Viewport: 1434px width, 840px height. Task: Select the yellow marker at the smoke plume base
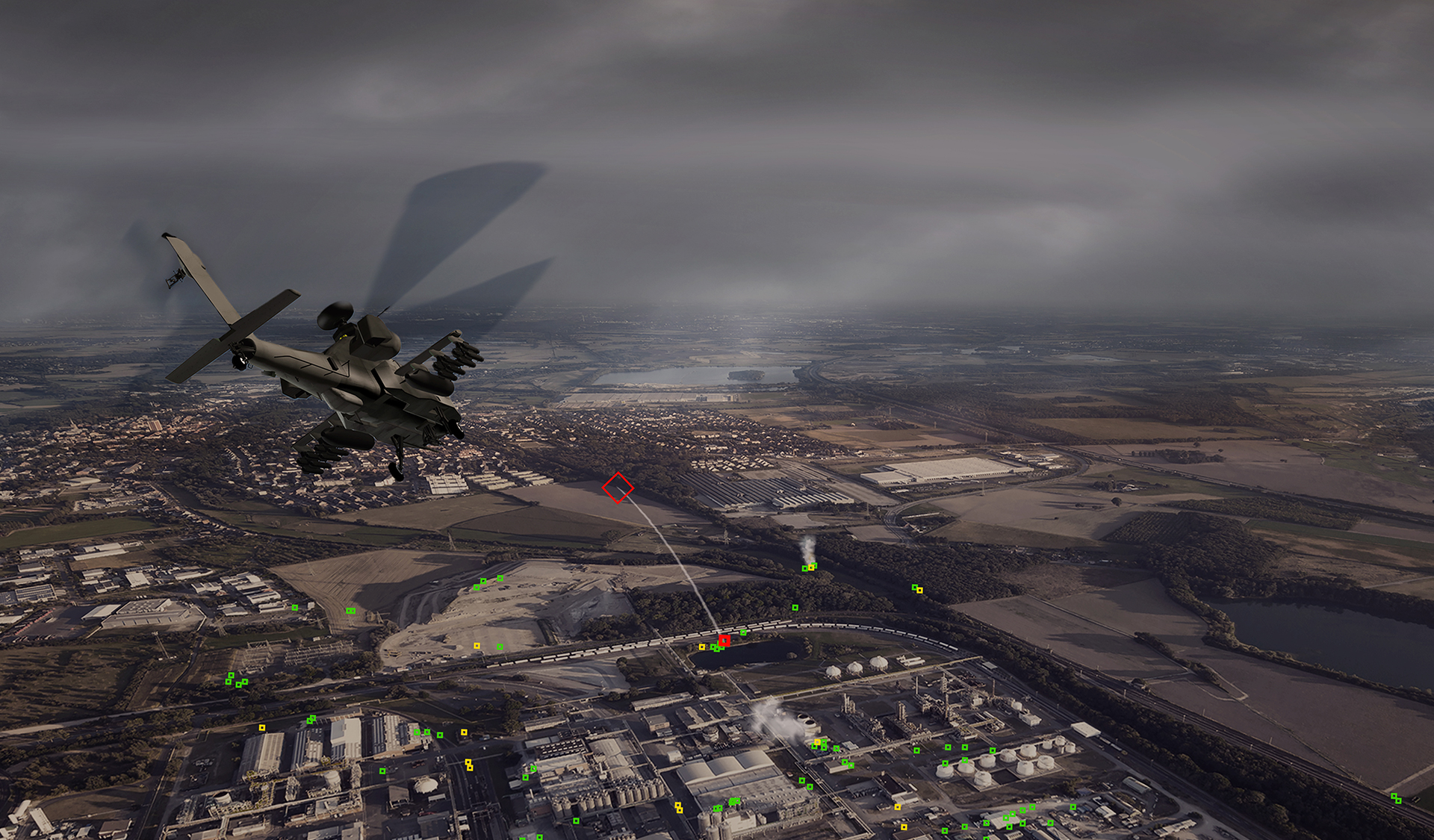812,567
